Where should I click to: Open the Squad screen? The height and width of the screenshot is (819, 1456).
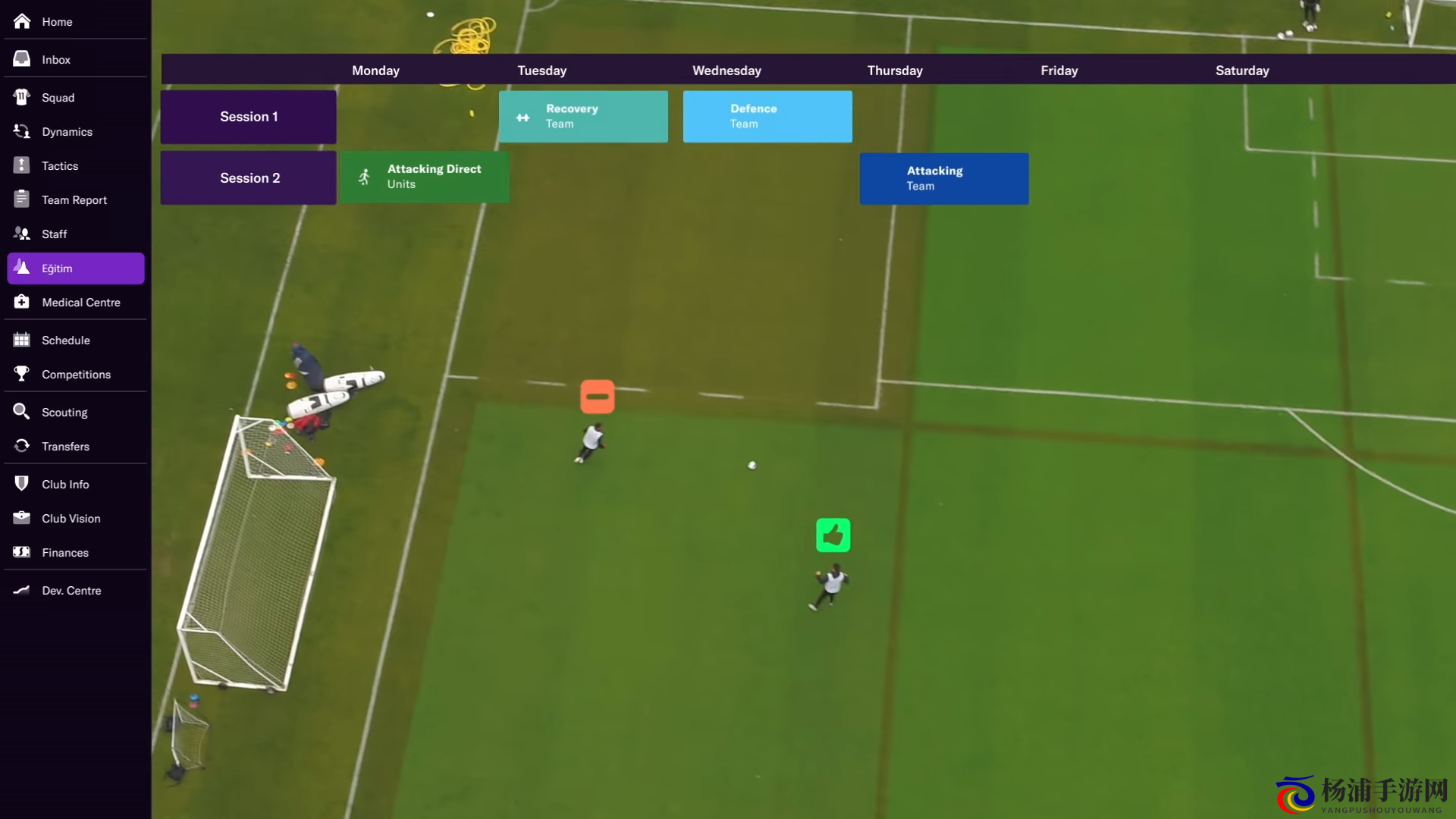(x=58, y=98)
